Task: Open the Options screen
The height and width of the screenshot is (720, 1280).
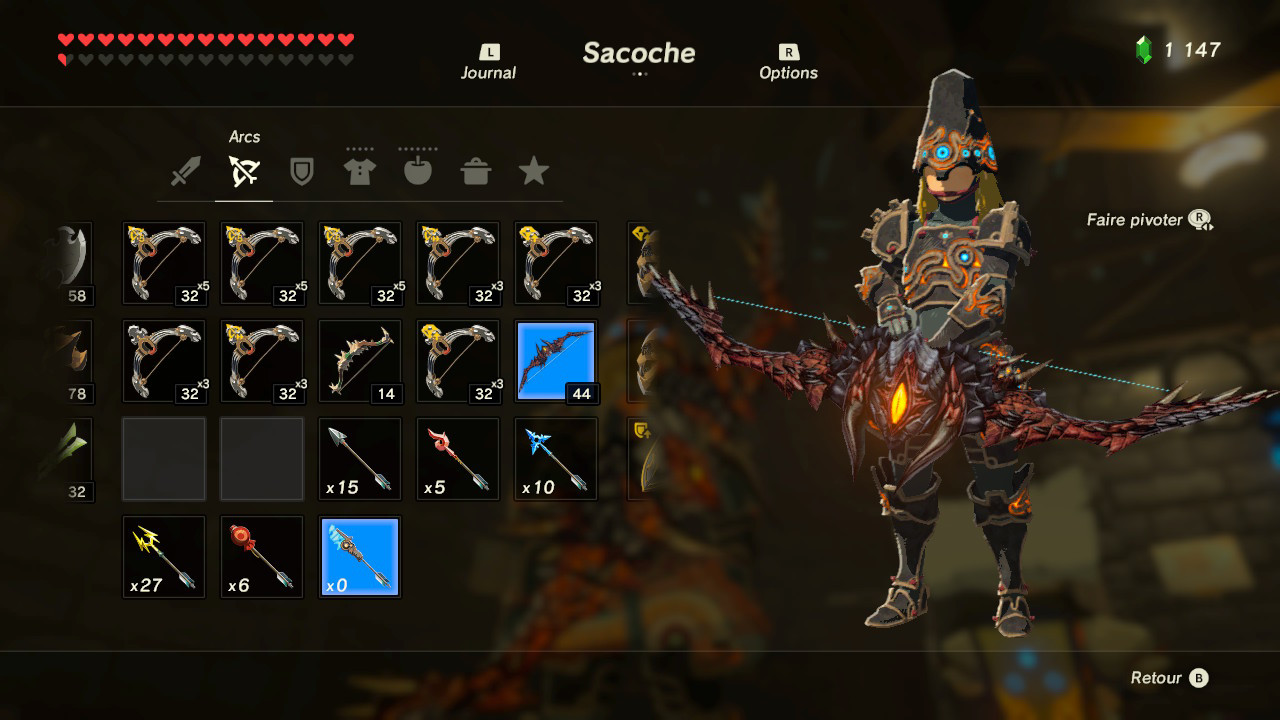Action: pyautogui.click(x=789, y=60)
